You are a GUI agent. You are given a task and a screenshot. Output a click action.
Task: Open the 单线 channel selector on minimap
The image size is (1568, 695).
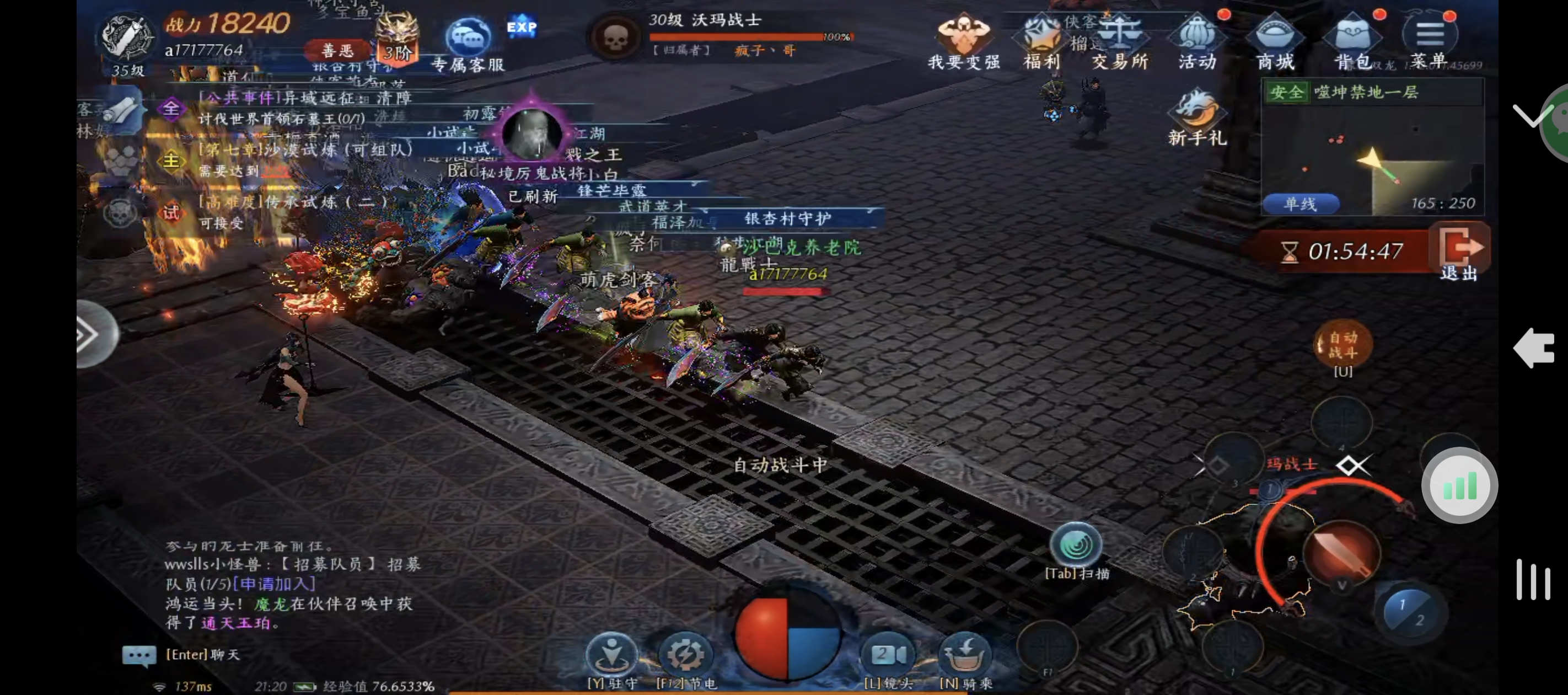[1299, 205]
